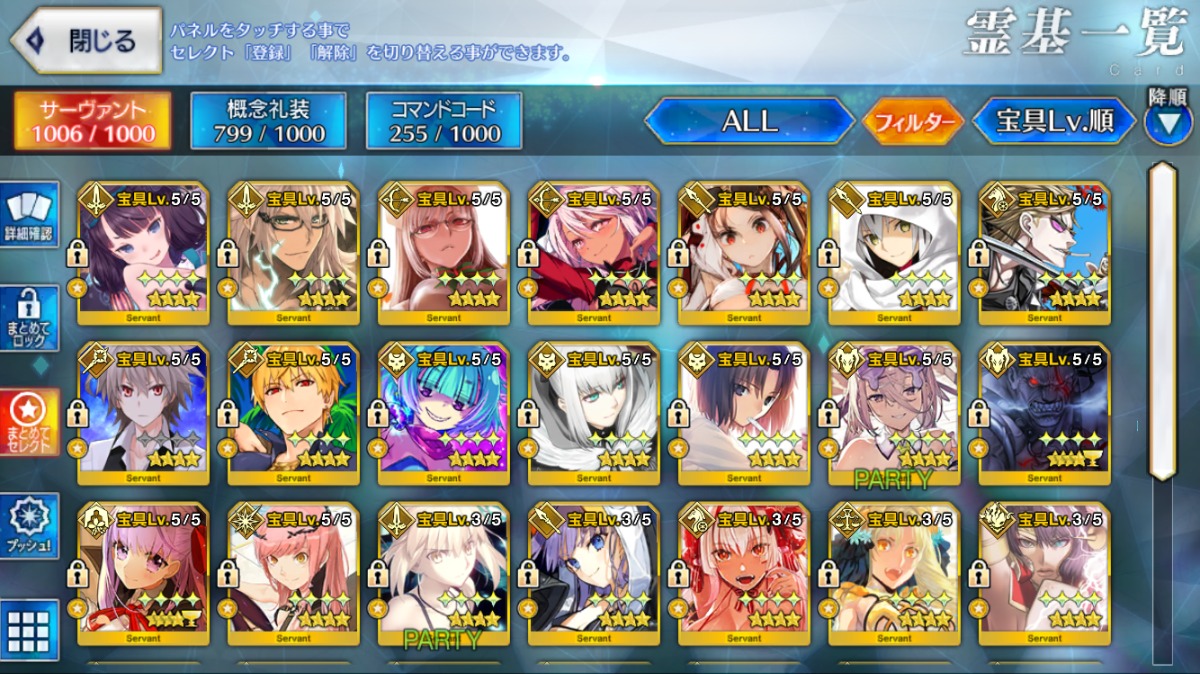1200x674 pixels.
Task: Activate まとめてロック bulk lock
Action: 29,318
